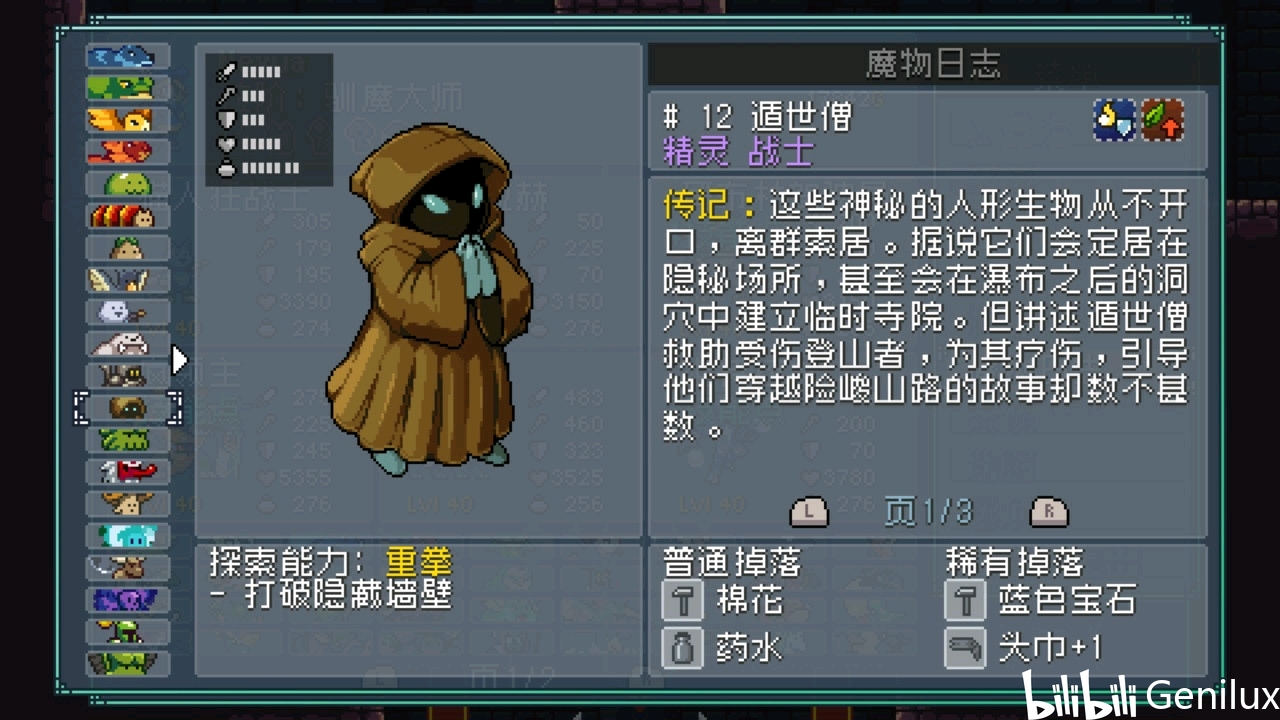Select the round green blob entry
Viewport: 1280px width, 720px height.
click(x=127, y=184)
